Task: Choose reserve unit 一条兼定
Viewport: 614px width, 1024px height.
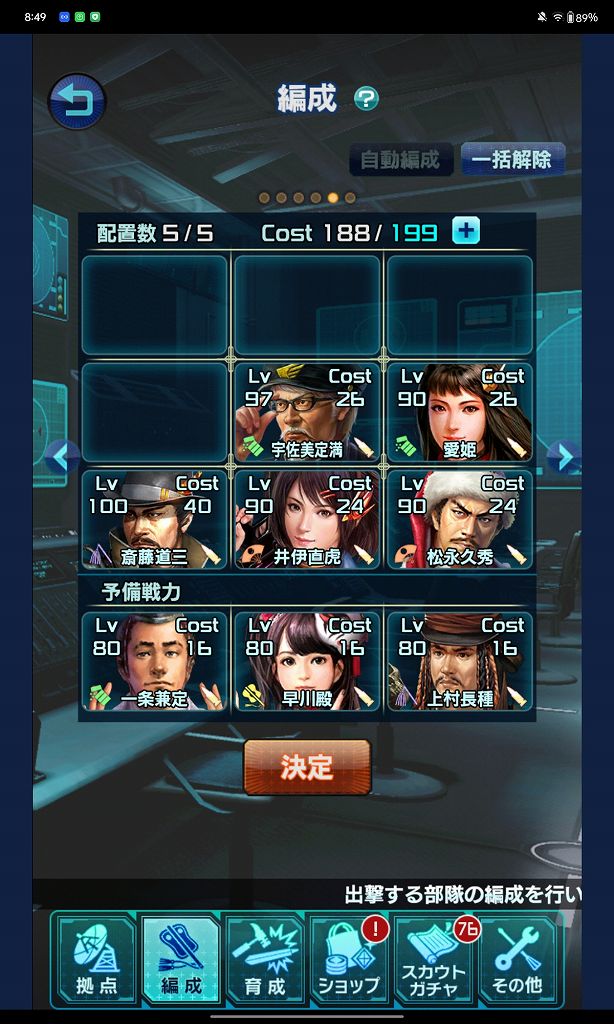Action: [x=154, y=661]
